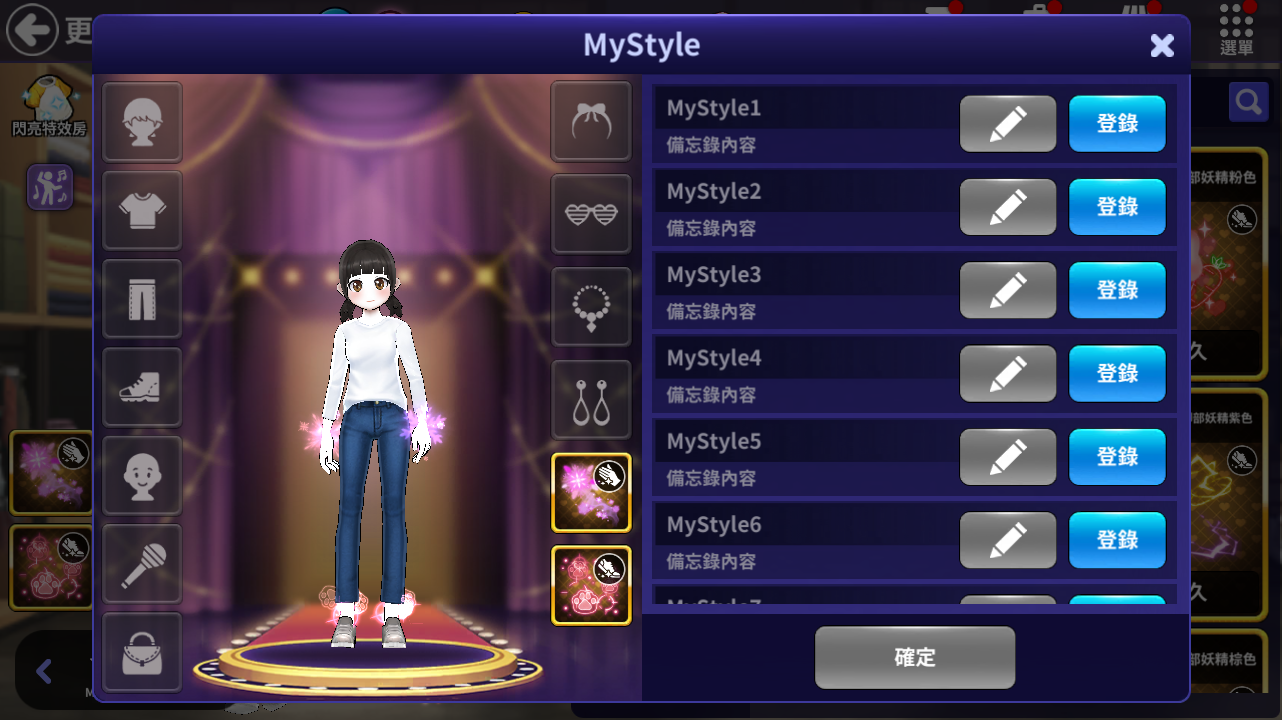Open the handbag slot
This screenshot has height=720, width=1282.
(x=142, y=651)
